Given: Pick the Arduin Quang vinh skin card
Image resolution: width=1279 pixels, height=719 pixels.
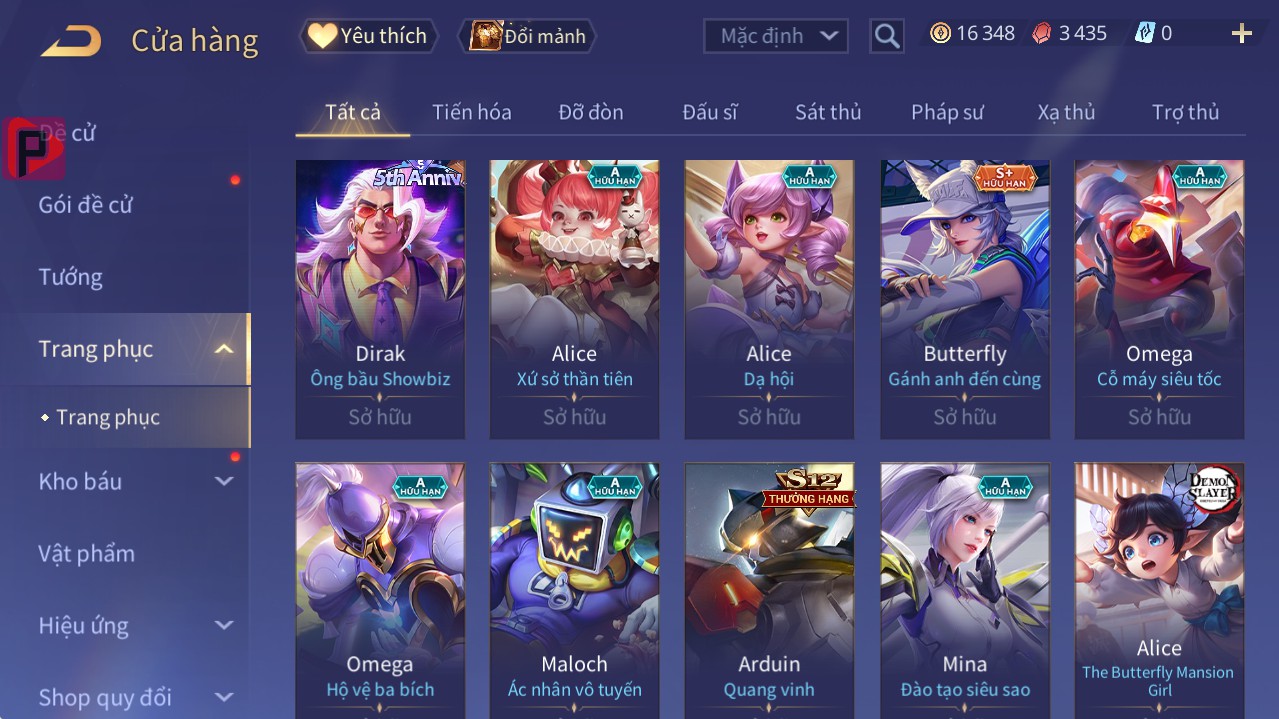Looking at the screenshot, I should click(769, 590).
